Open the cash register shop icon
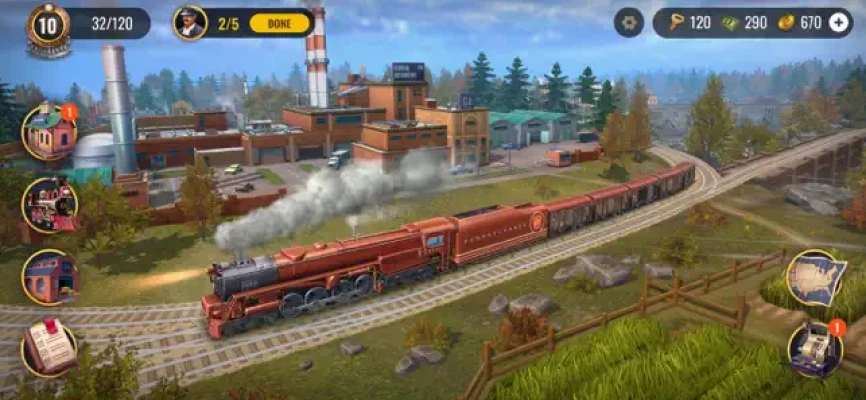Screen dimensions: 866x400 tap(815, 349)
